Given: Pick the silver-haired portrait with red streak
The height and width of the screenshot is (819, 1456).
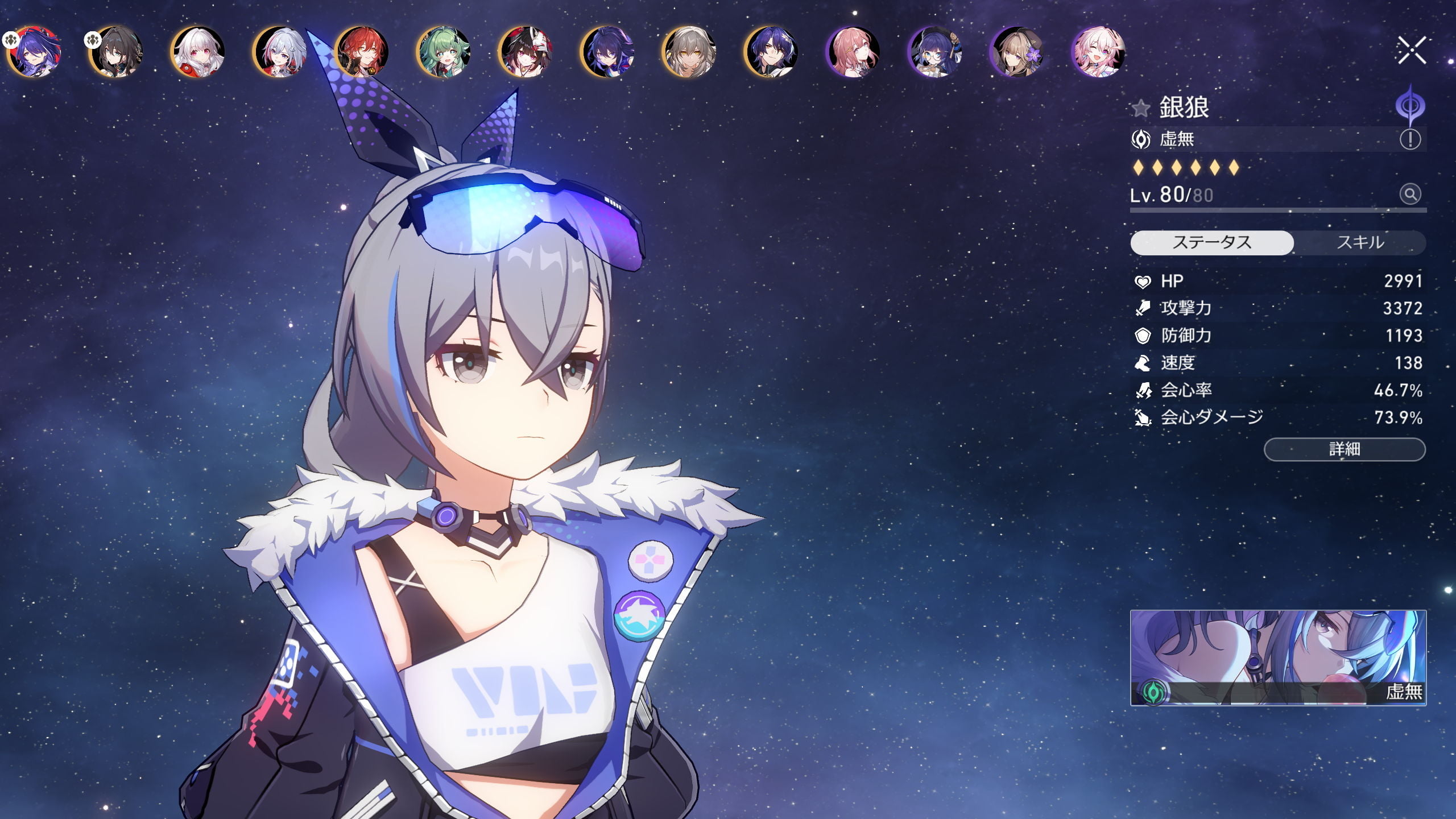Looking at the screenshot, I should pos(281,52).
